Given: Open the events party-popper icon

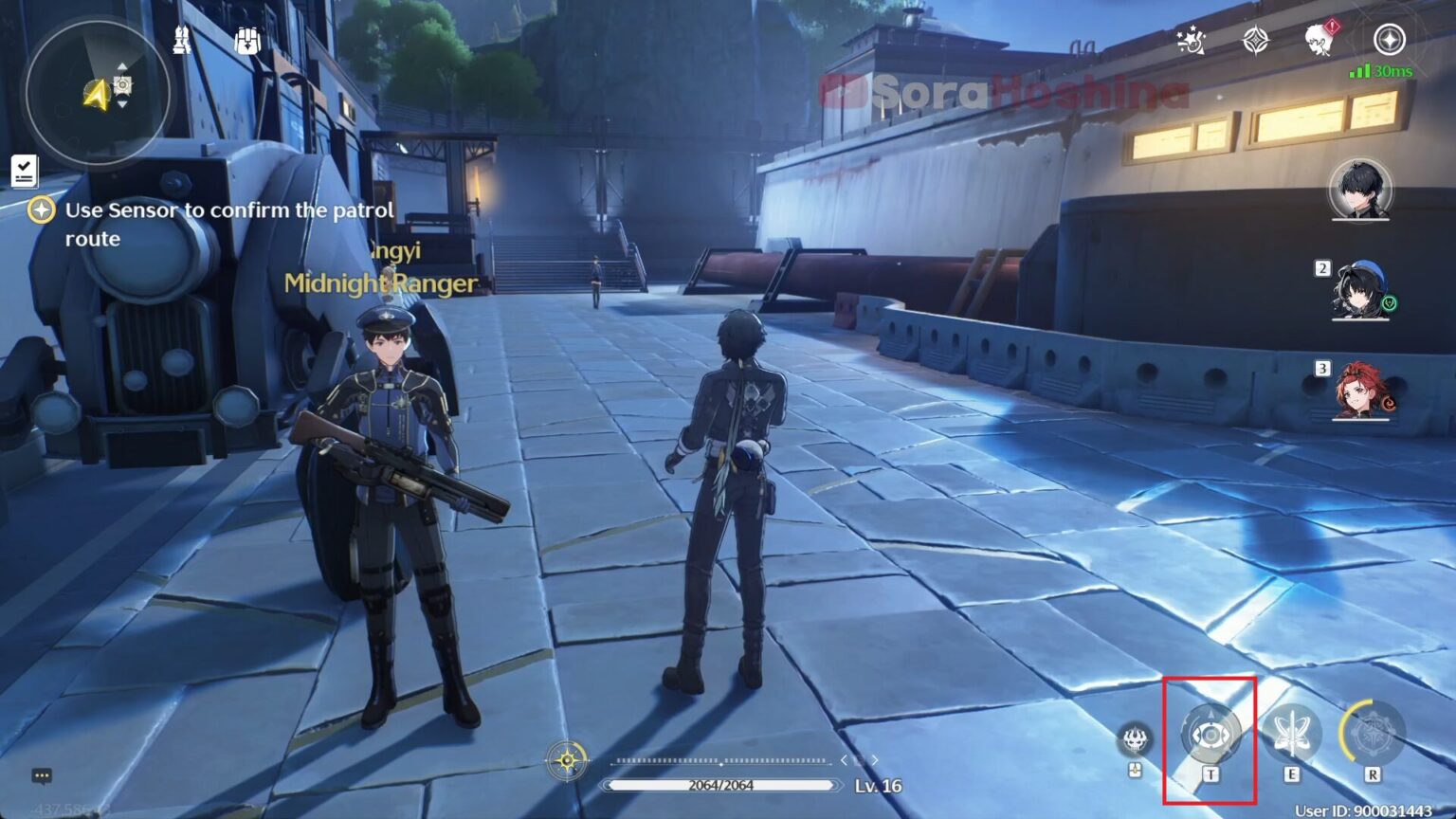Looking at the screenshot, I should (1191, 40).
